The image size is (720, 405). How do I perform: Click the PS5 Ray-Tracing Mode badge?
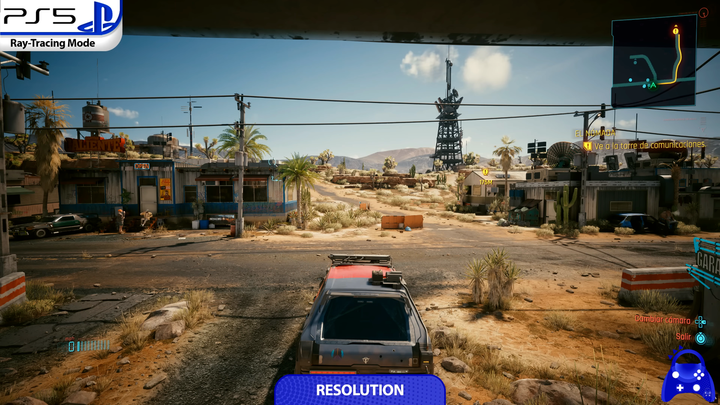click(60, 24)
